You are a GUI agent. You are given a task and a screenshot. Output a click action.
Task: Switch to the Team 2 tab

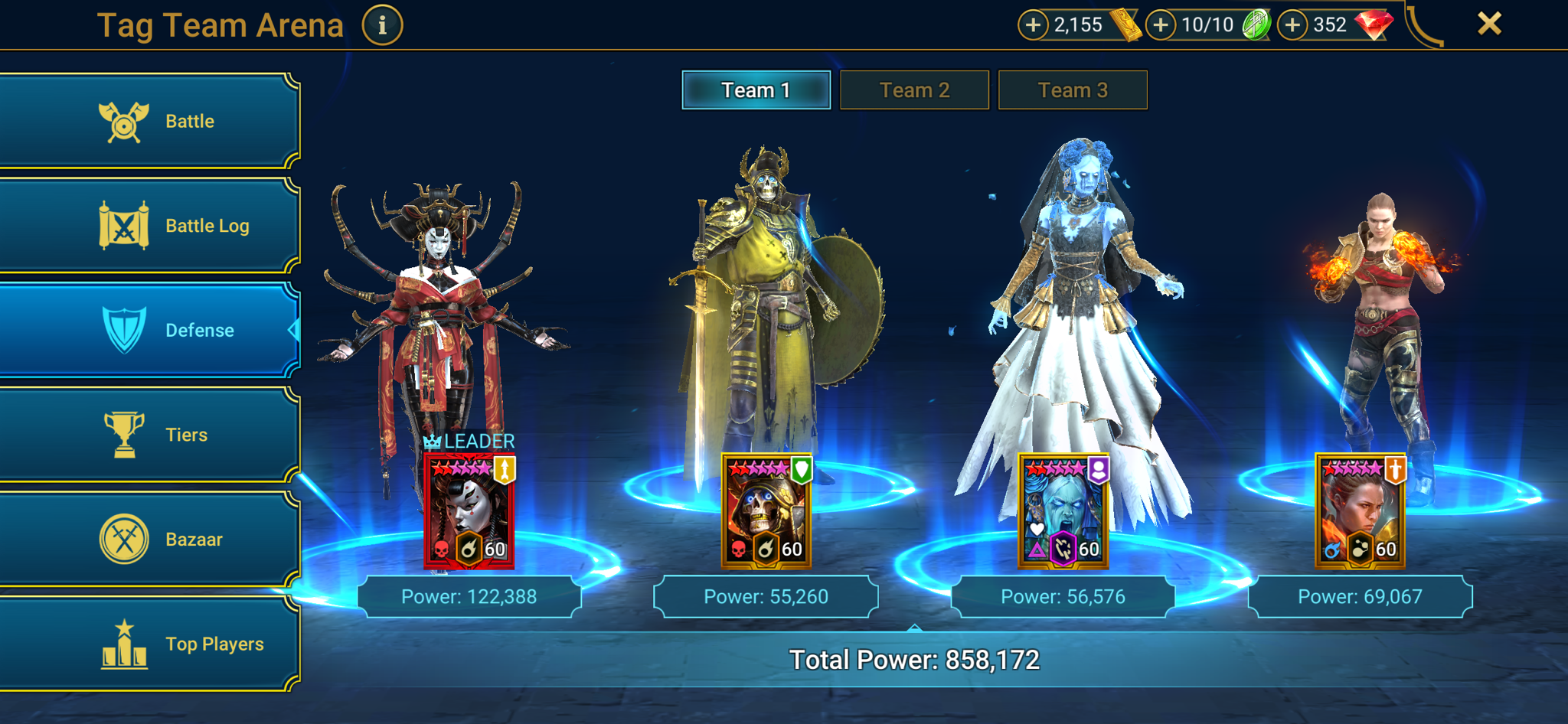pos(914,90)
